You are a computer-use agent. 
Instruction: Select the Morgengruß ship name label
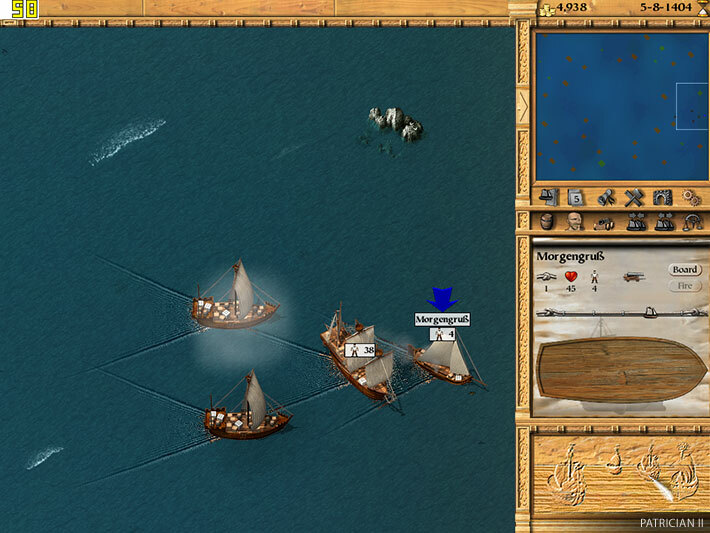[442, 319]
